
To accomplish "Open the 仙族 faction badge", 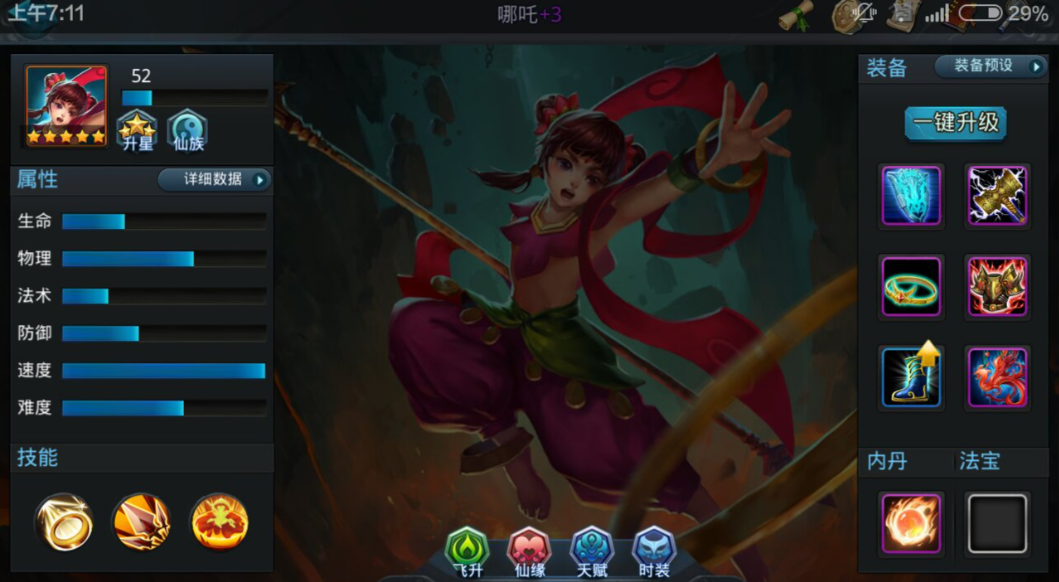I will tap(186, 130).
